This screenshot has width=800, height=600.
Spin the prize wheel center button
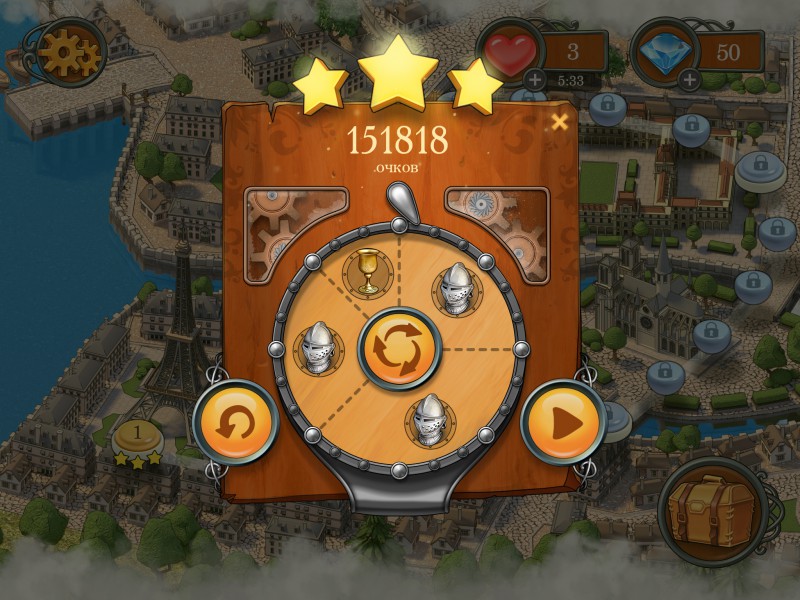400,349
